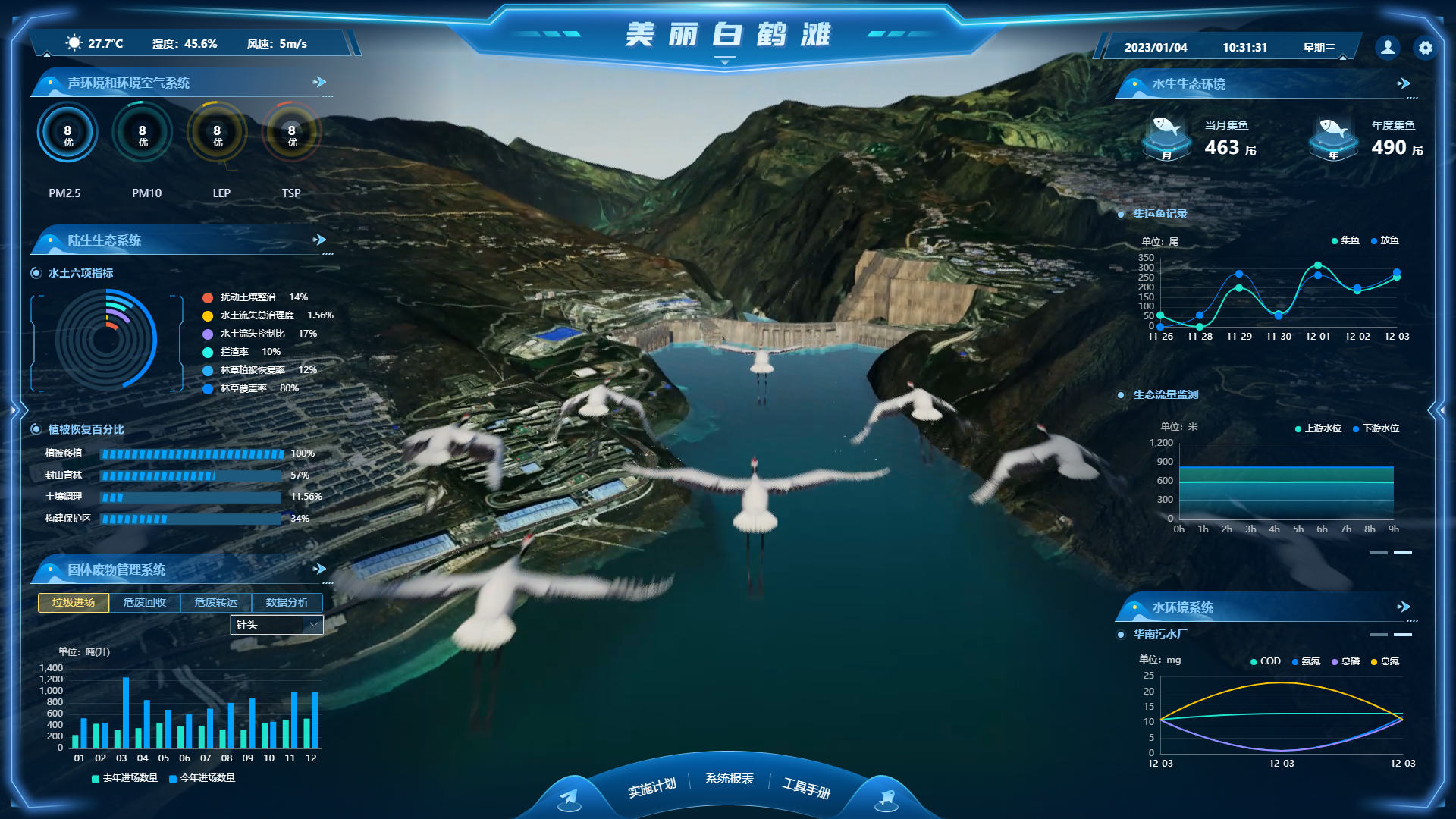This screenshot has width=1456, height=819.
Task: Expand the 固体废物管理系统 panel arrow
Action: 320,569
